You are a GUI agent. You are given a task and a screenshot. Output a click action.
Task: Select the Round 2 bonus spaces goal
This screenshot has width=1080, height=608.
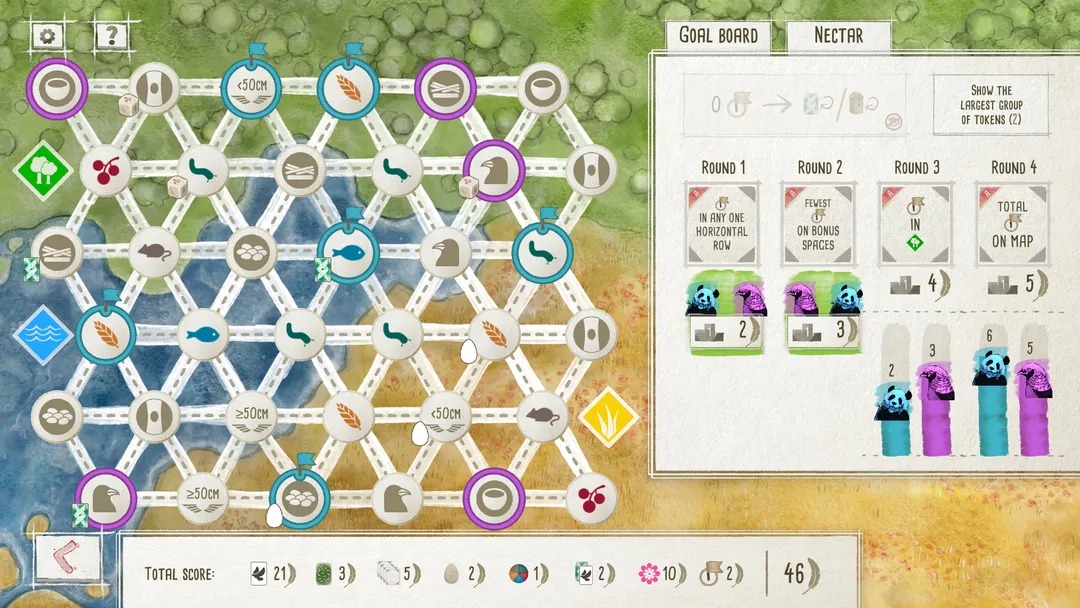click(x=817, y=223)
